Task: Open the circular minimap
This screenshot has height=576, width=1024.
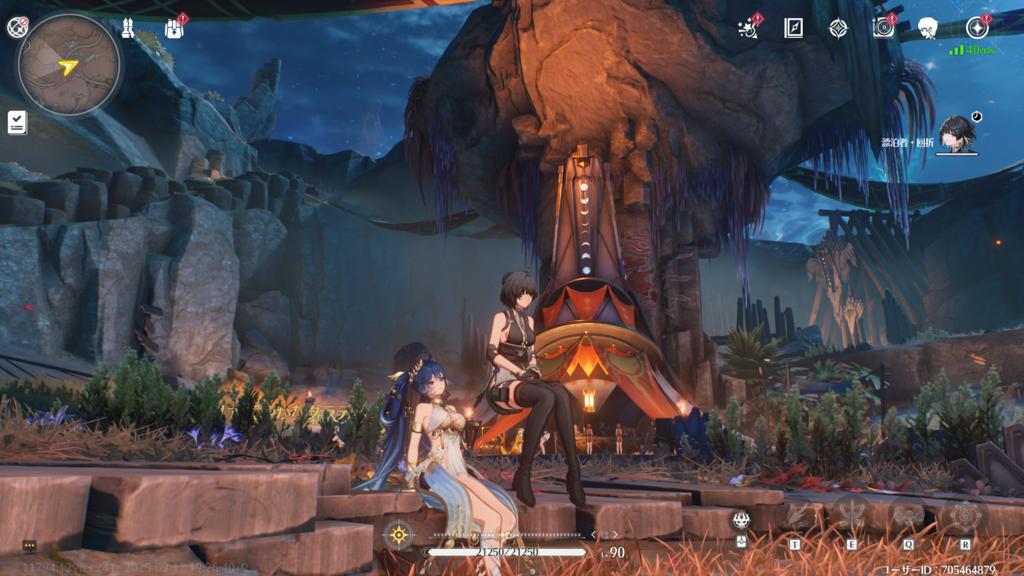Action: point(68,65)
